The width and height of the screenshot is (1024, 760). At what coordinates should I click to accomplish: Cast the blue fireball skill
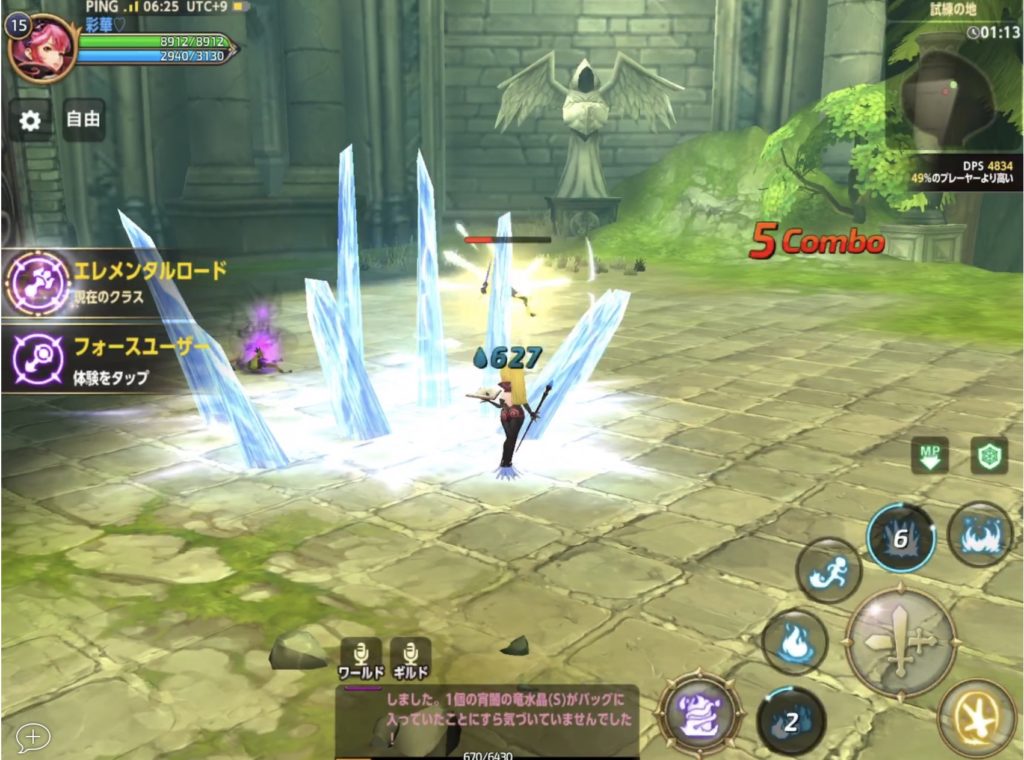coord(794,642)
